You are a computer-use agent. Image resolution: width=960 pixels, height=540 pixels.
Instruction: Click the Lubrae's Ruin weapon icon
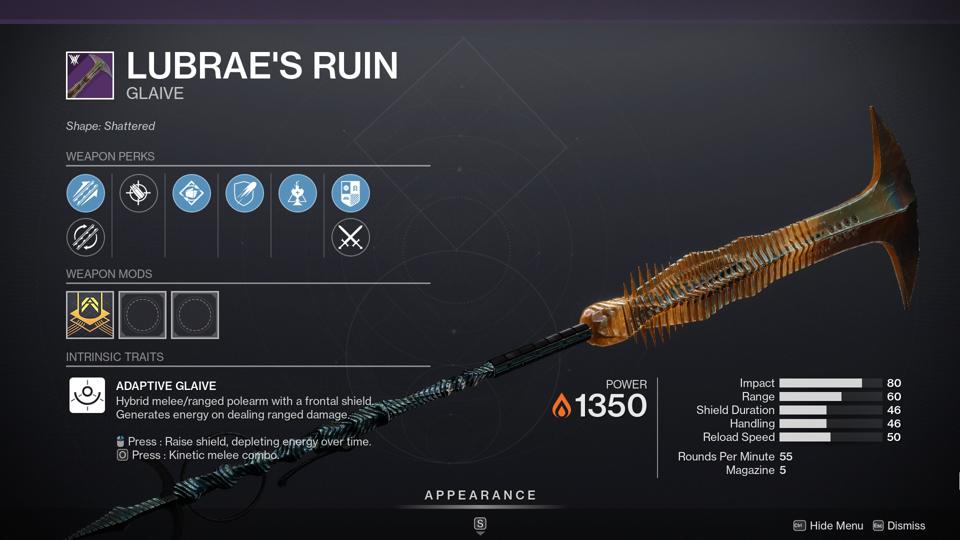90,76
